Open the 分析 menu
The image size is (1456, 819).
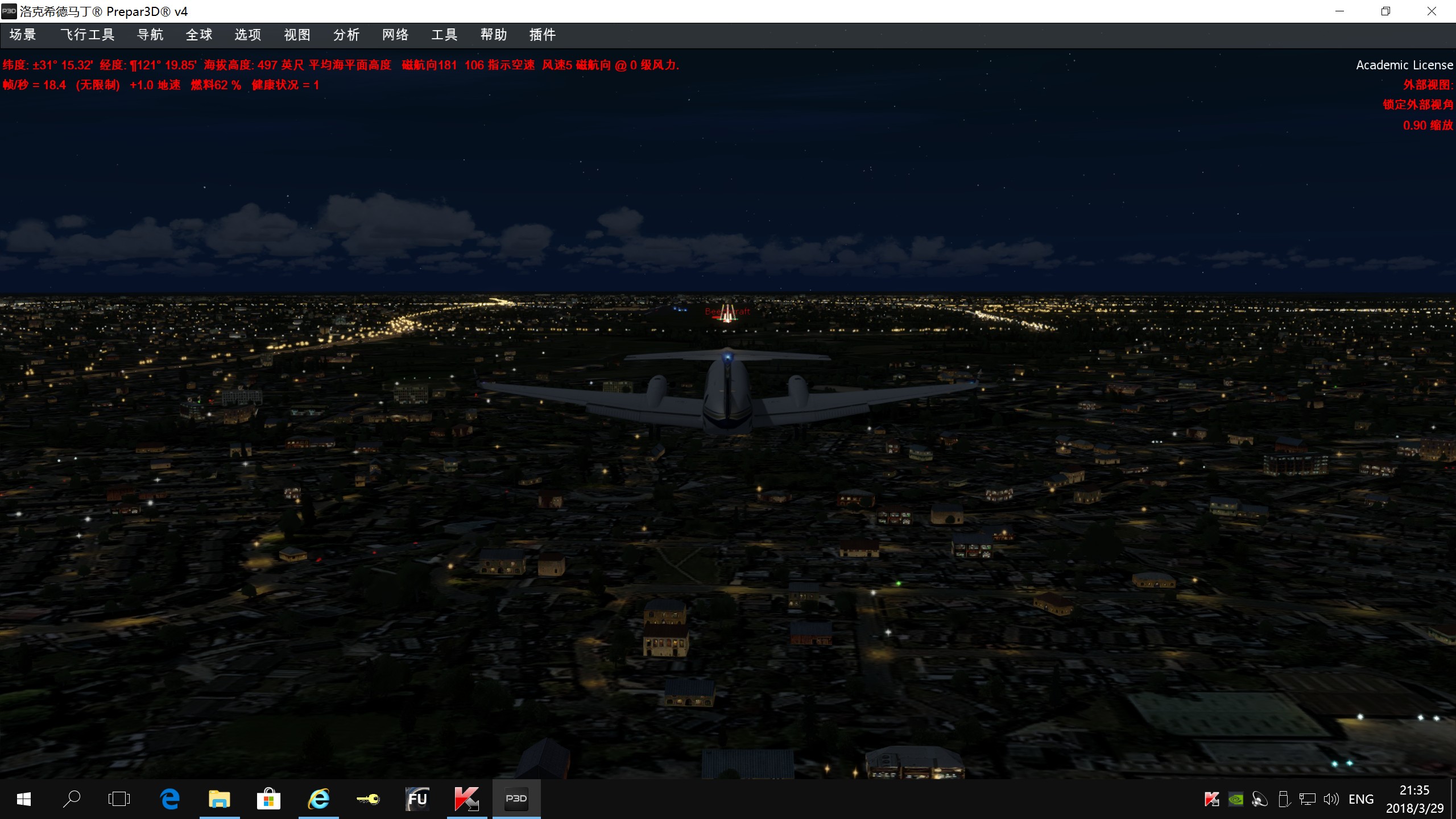pyautogui.click(x=346, y=35)
